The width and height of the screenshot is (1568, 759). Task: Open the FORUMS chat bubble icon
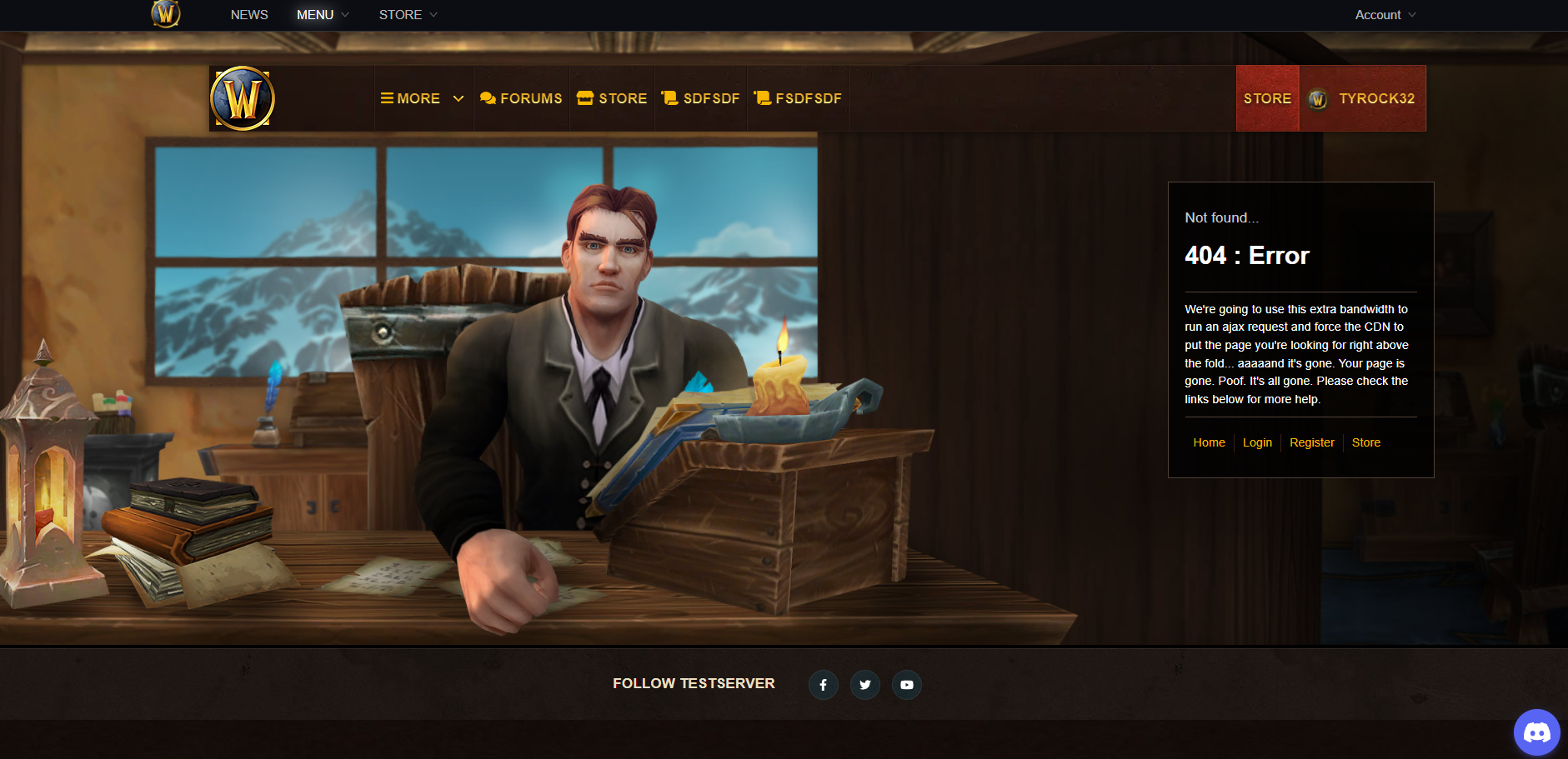point(488,97)
